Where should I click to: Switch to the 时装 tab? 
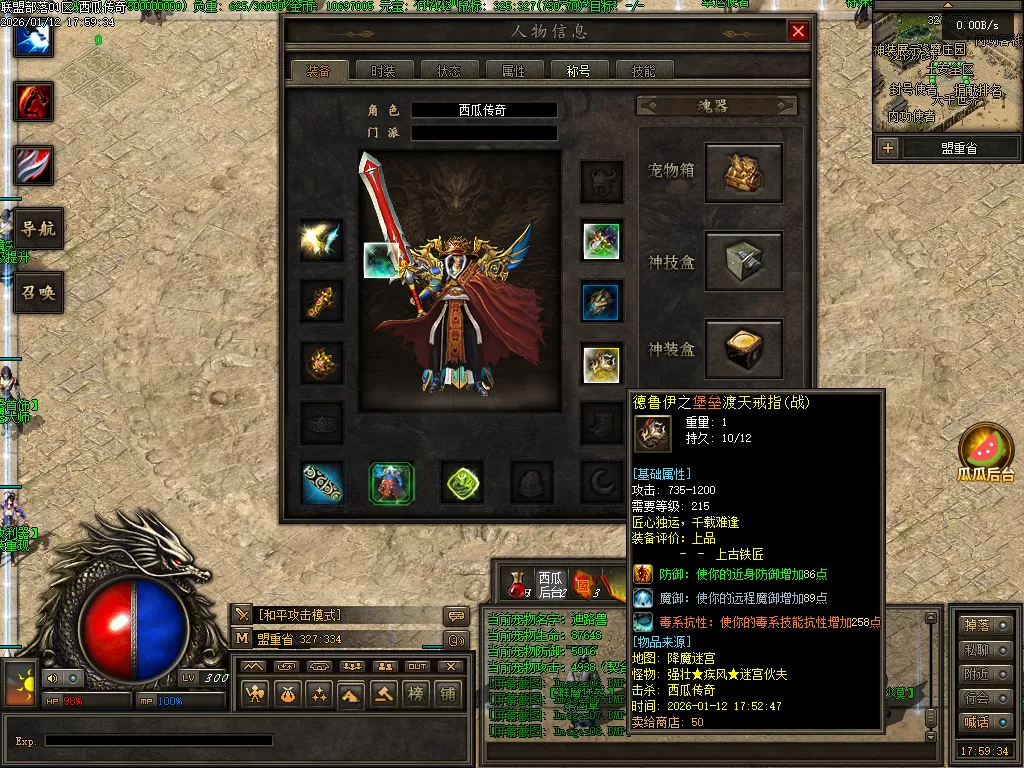[383, 71]
